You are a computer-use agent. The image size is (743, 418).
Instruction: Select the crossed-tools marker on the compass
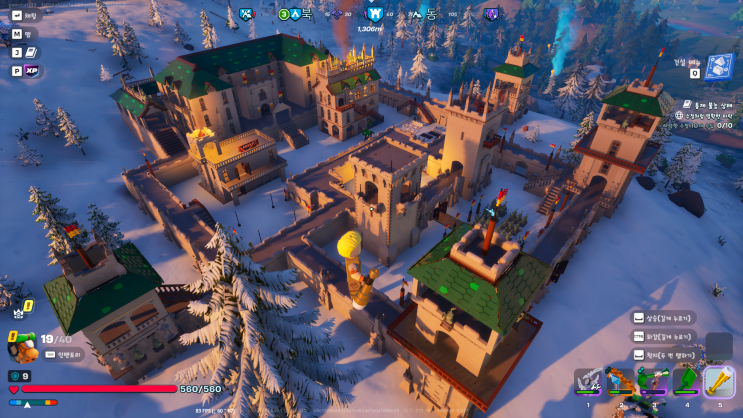(x=246, y=15)
